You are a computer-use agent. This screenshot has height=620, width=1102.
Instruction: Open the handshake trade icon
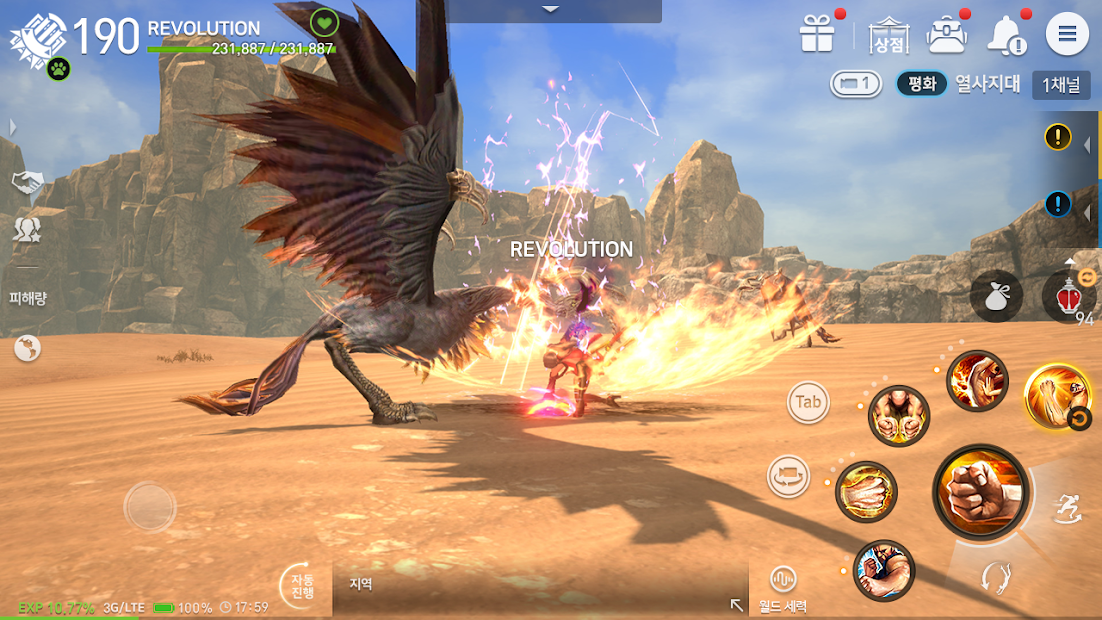[27, 181]
